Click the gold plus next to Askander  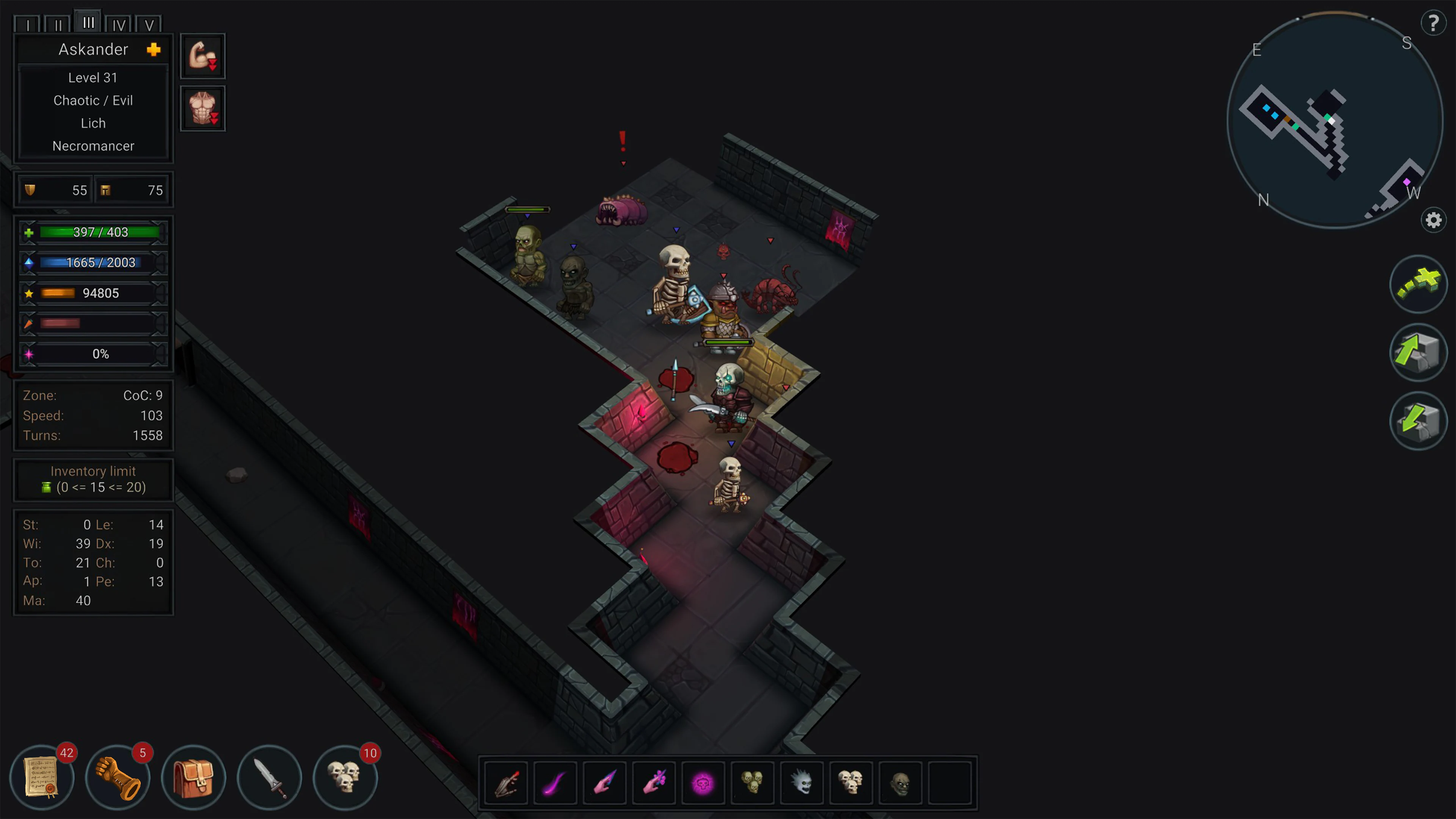pos(153,50)
